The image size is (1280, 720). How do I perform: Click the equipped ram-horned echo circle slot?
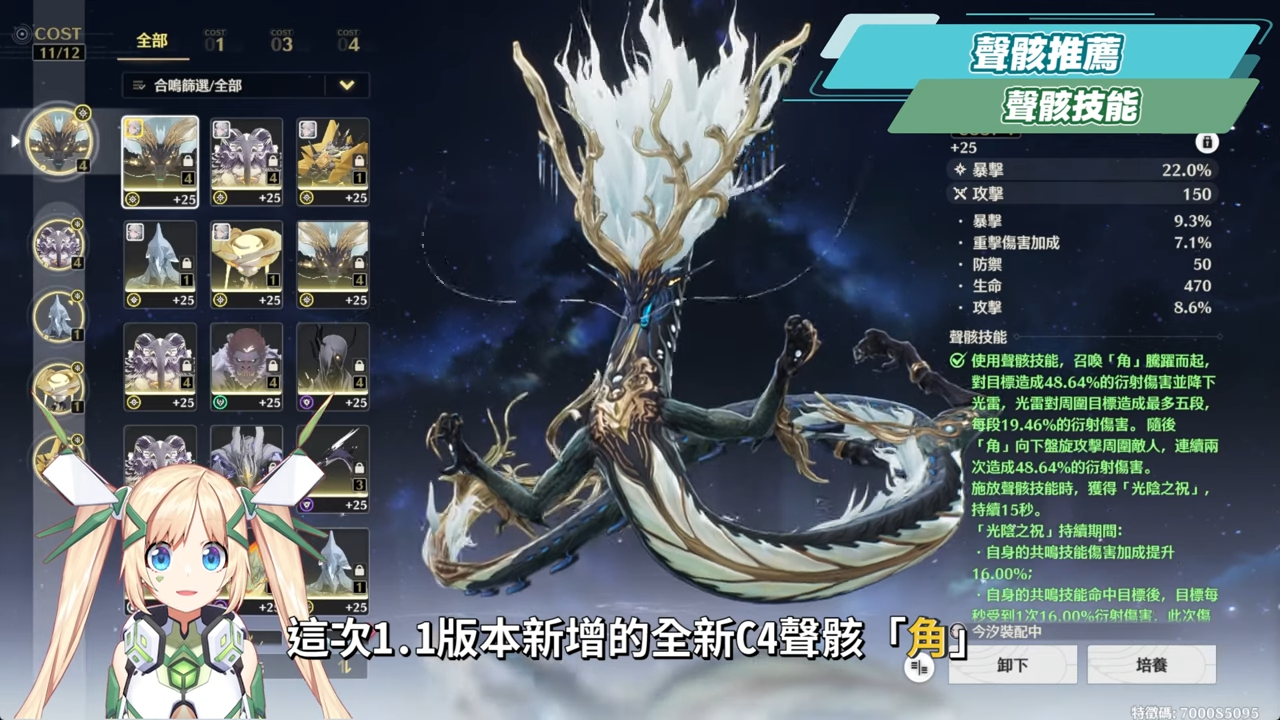click(58, 244)
